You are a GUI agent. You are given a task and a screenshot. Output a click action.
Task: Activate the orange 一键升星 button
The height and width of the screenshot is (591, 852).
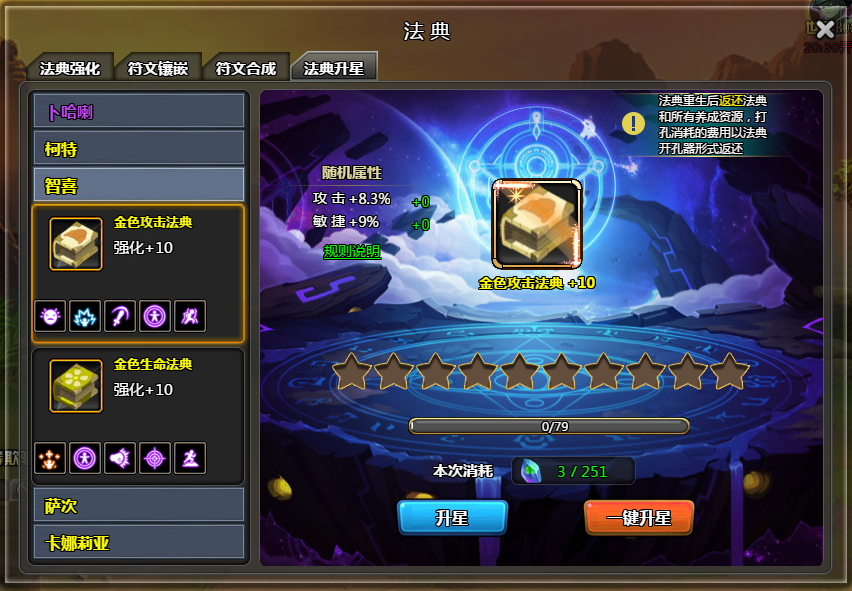coord(638,518)
